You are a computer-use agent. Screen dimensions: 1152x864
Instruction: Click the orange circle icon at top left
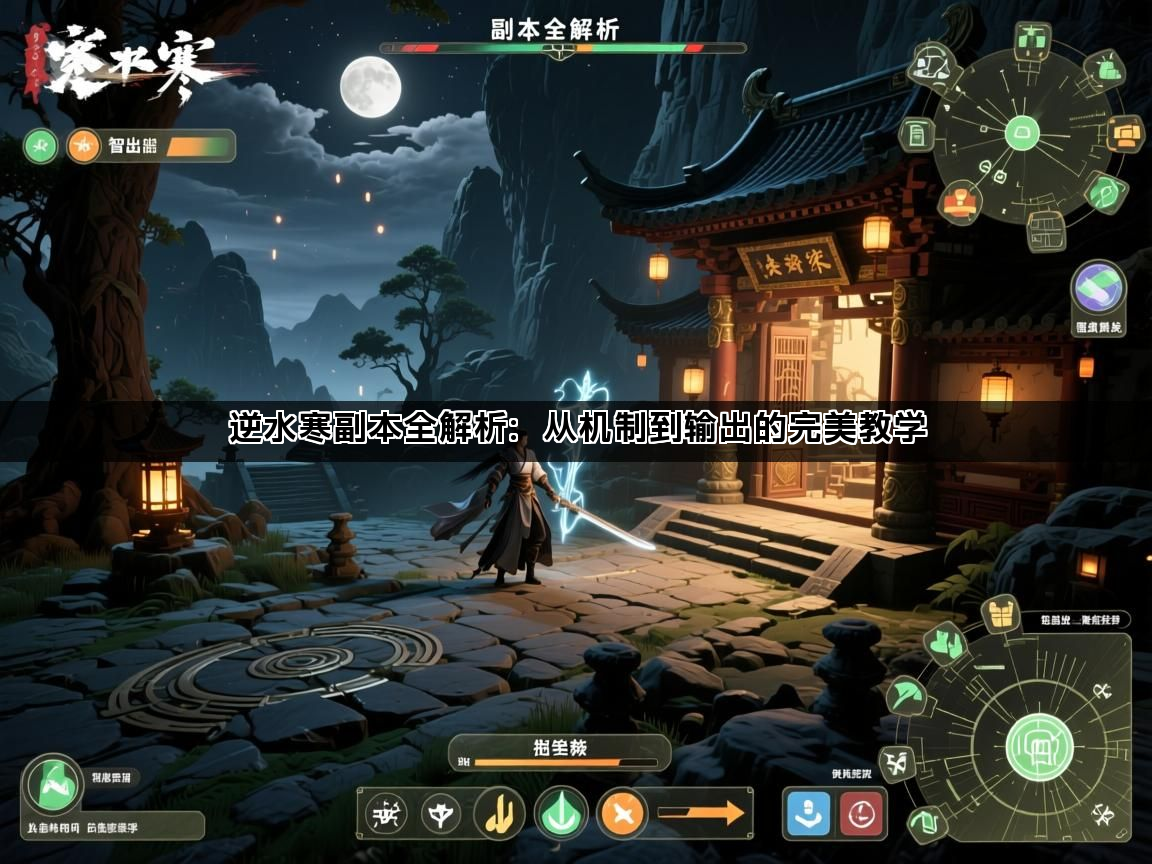coord(83,146)
